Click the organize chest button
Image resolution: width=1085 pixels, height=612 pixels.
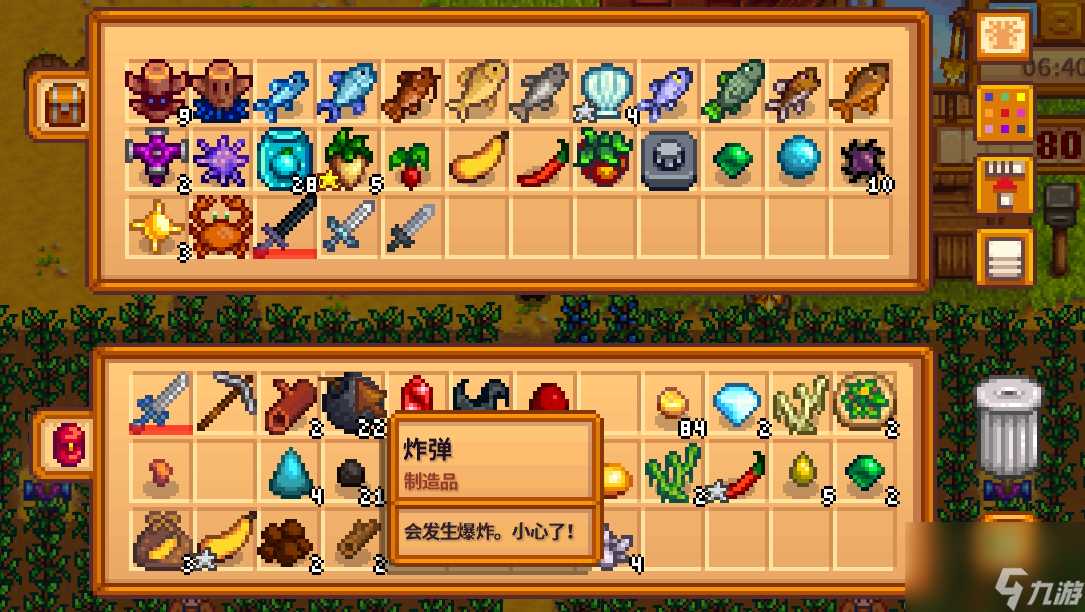pyautogui.click(x=1004, y=257)
